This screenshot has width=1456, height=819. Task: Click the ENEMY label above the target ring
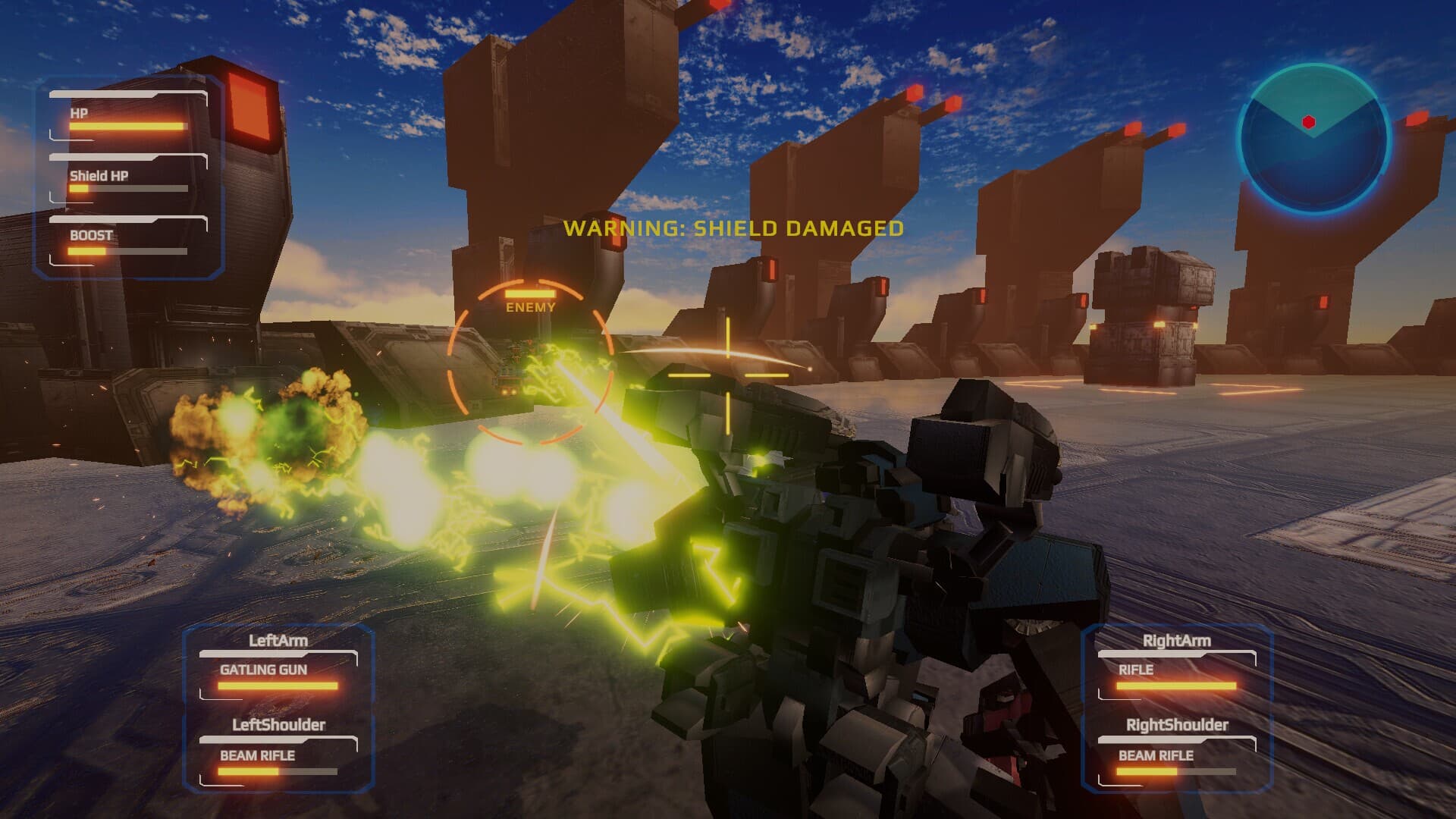529,308
